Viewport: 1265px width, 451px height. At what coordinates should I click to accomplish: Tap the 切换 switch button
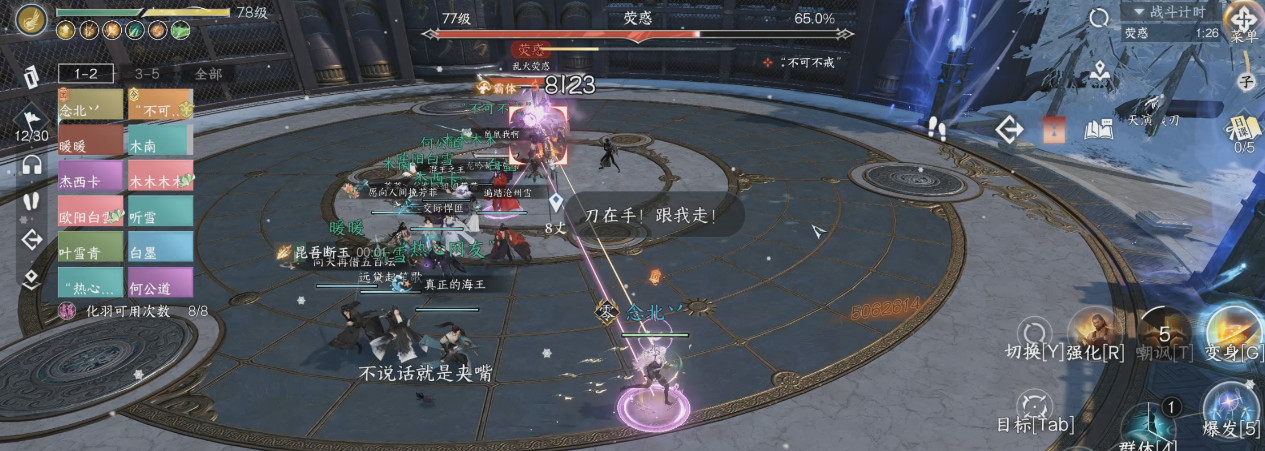1032,335
